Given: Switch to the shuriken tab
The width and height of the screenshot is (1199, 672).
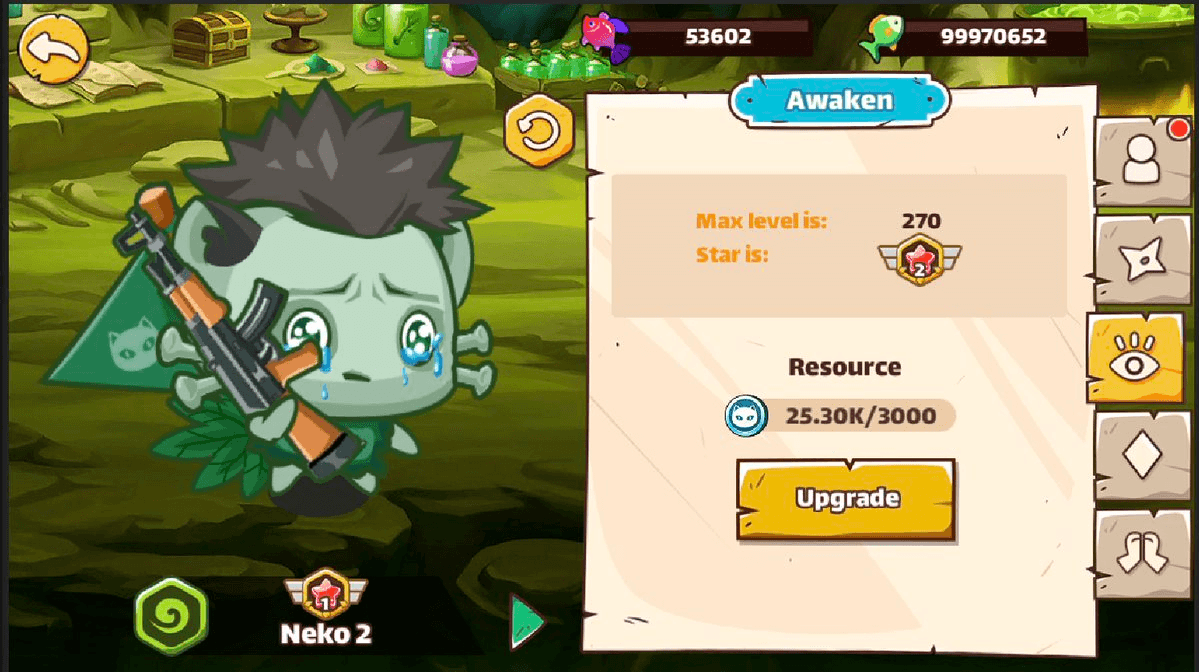Looking at the screenshot, I should coord(1141,260).
